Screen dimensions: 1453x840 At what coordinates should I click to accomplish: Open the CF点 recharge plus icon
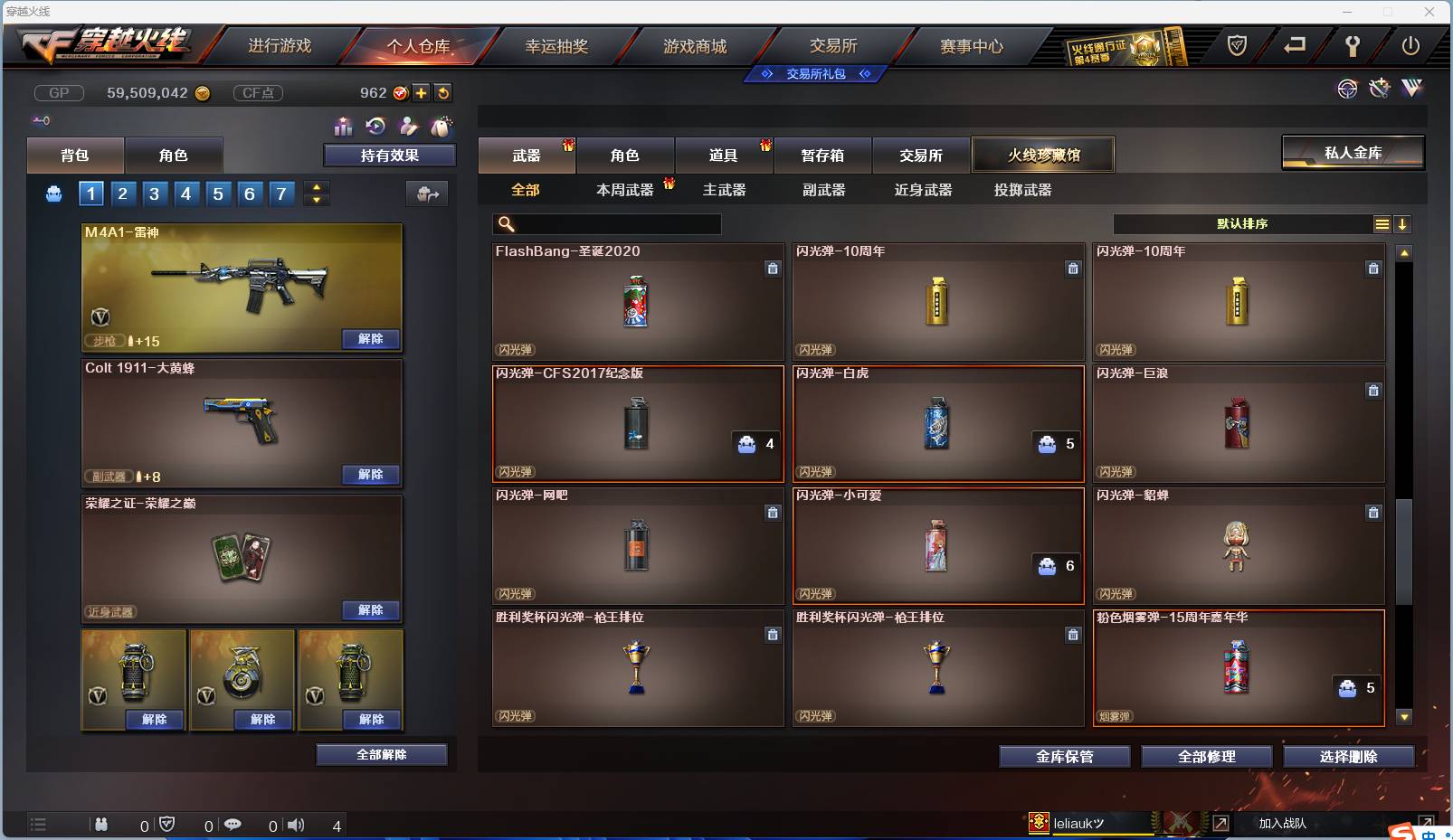[423, 92]
